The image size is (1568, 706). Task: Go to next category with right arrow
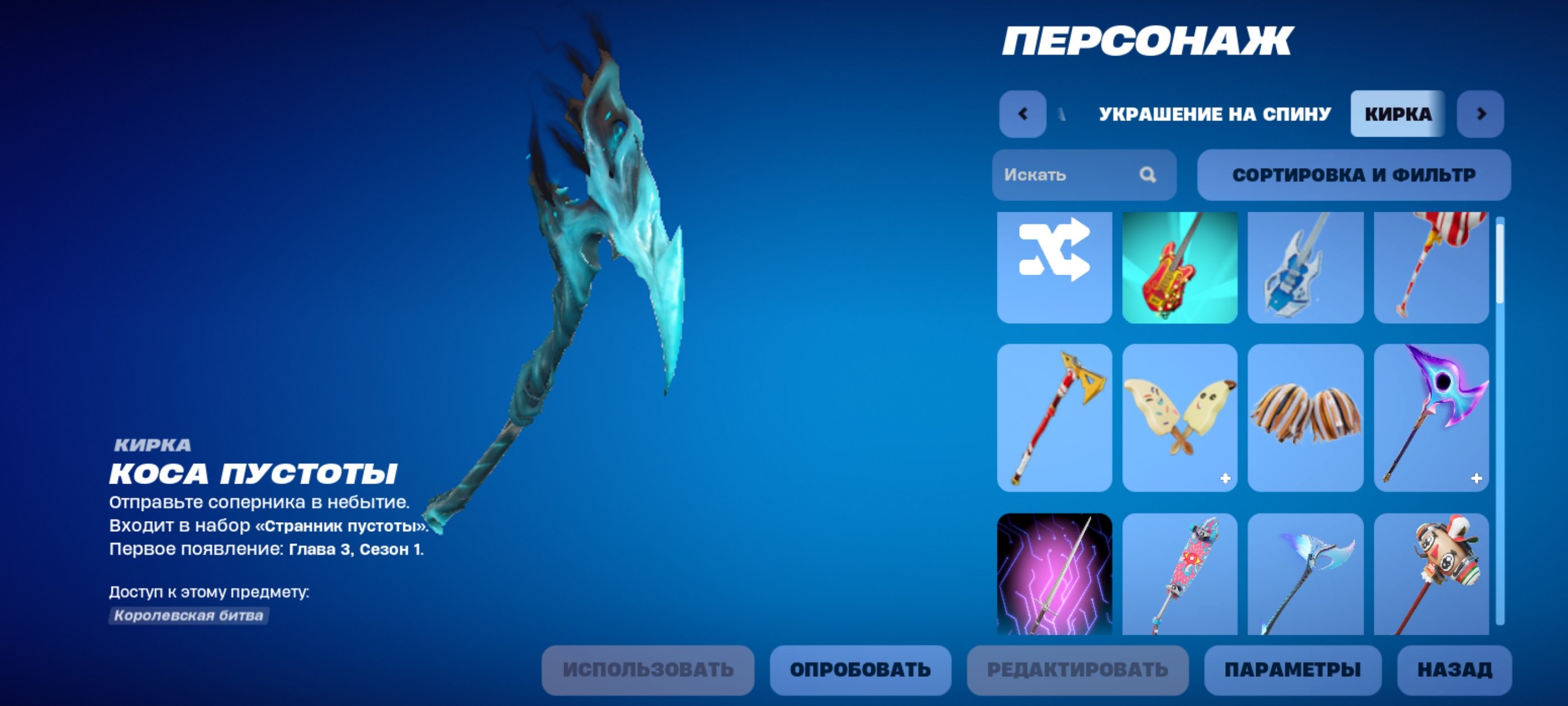pos(1482,113)
